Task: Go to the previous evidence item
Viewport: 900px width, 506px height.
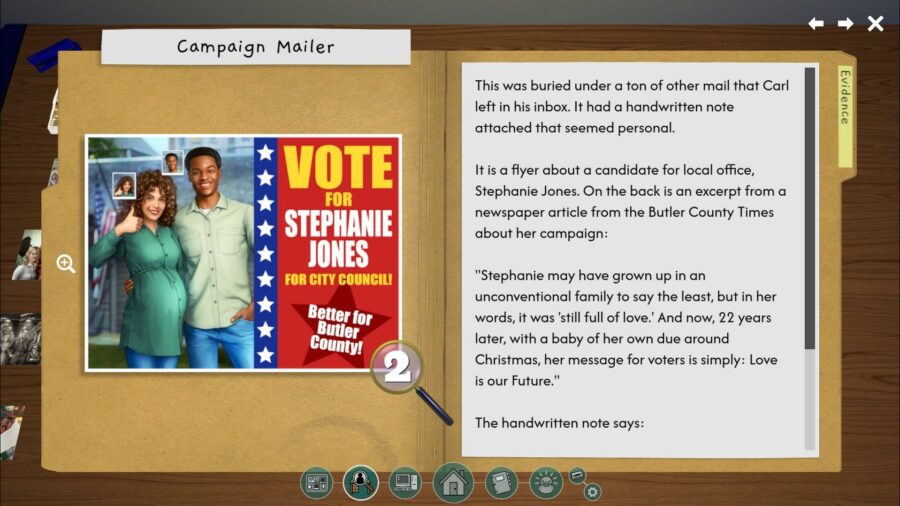Action: pyautogui.click(x=816, y=23)
